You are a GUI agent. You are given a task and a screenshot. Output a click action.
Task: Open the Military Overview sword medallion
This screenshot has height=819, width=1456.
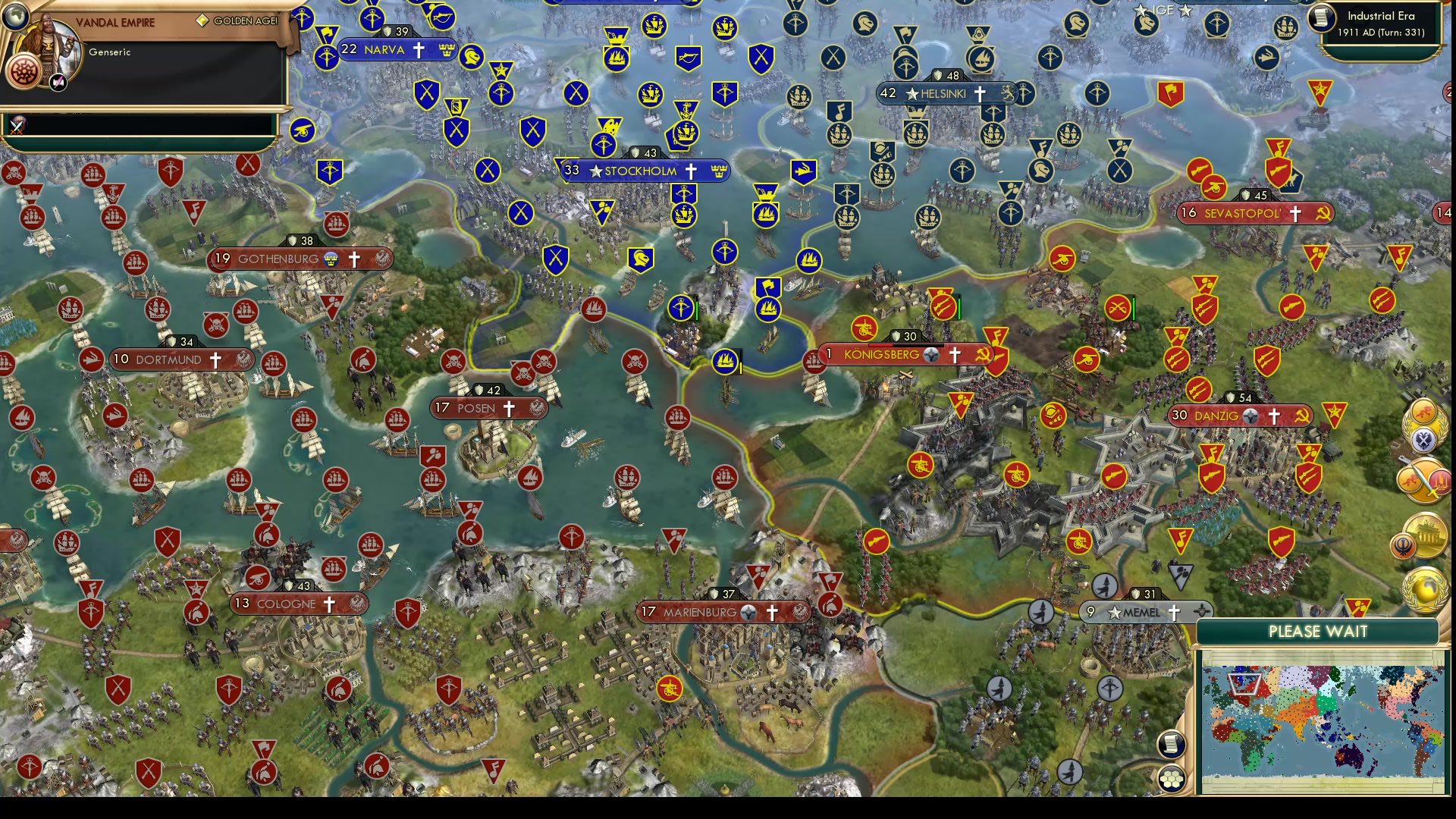tap(1424, 480)
